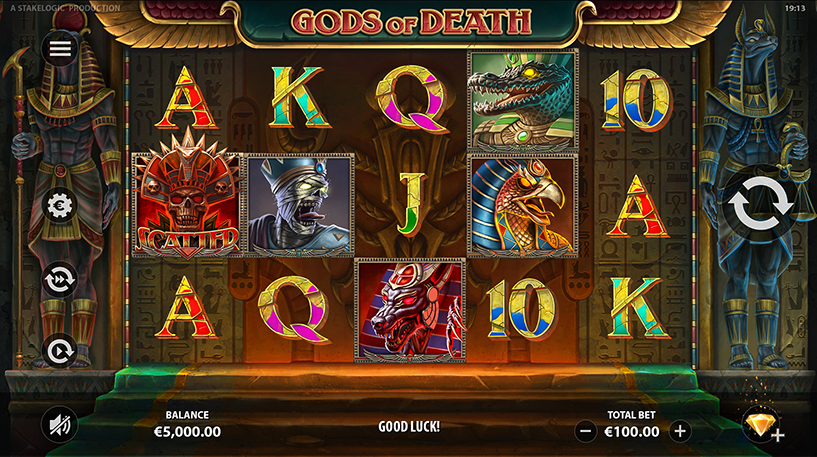Open the euro gear bet settings
The image size is (817, 457).
coord(61,206)
